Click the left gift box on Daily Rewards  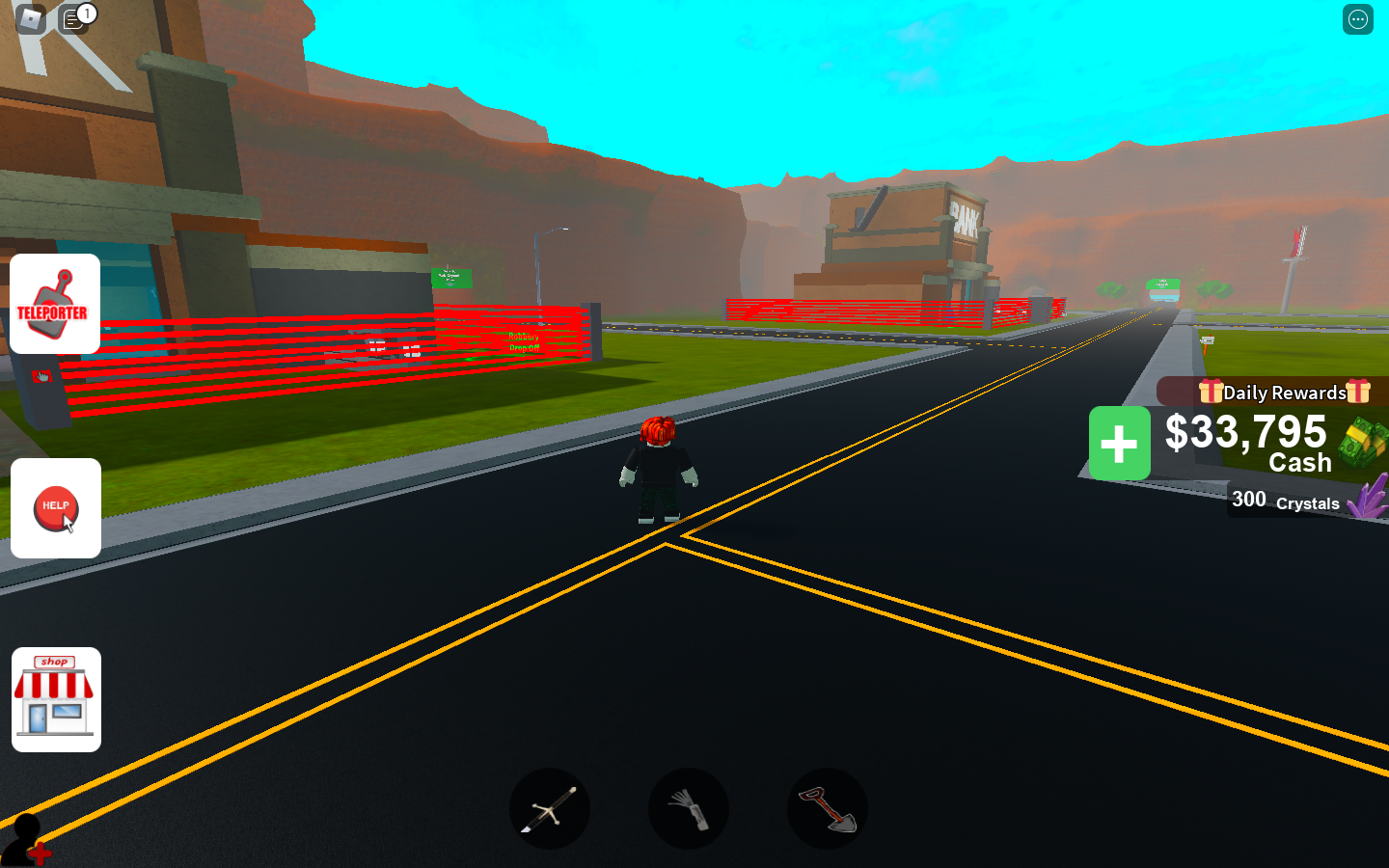pyautogui.click(x=1211, y=392)
